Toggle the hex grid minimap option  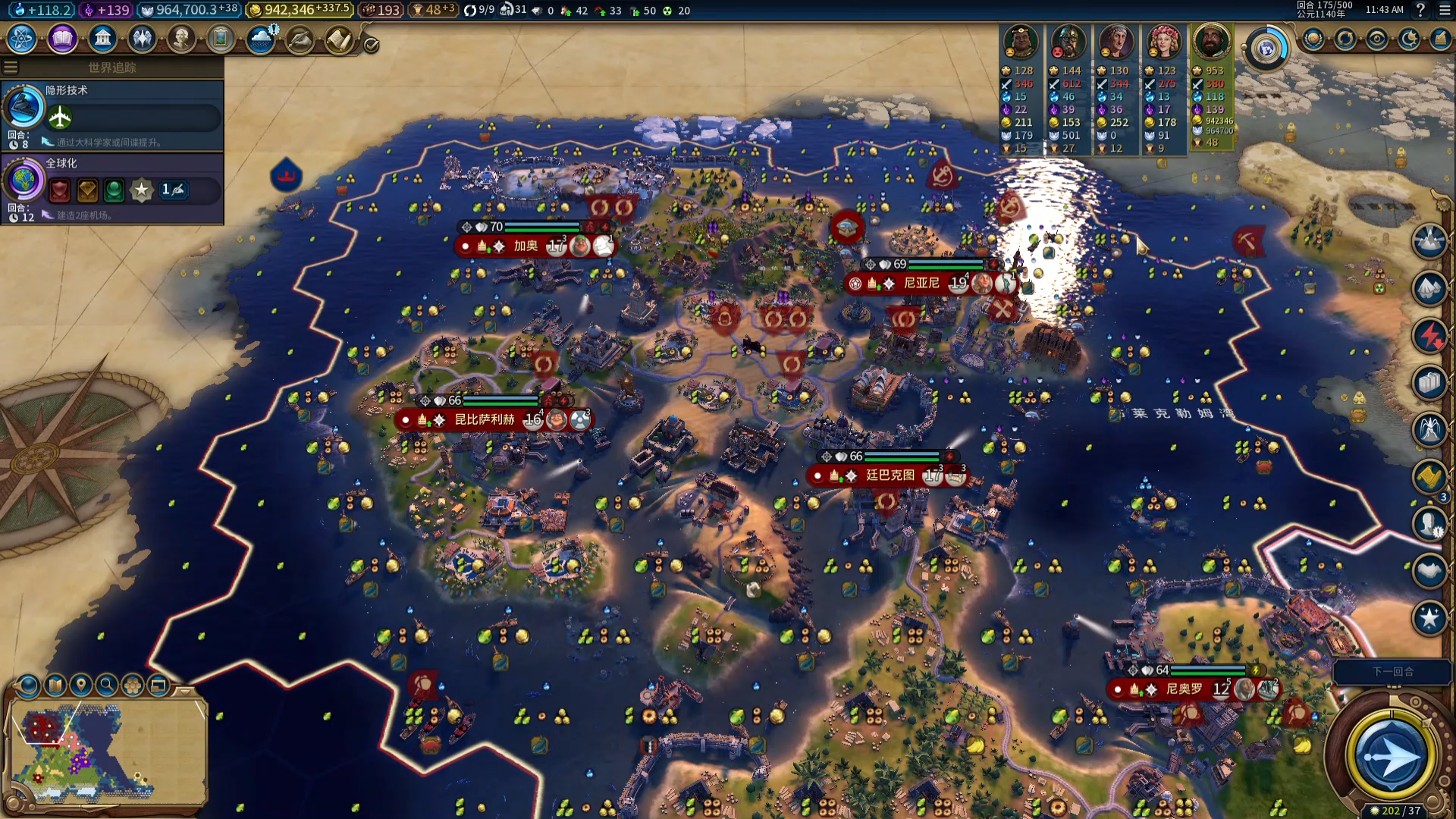(x=133, y=686)
